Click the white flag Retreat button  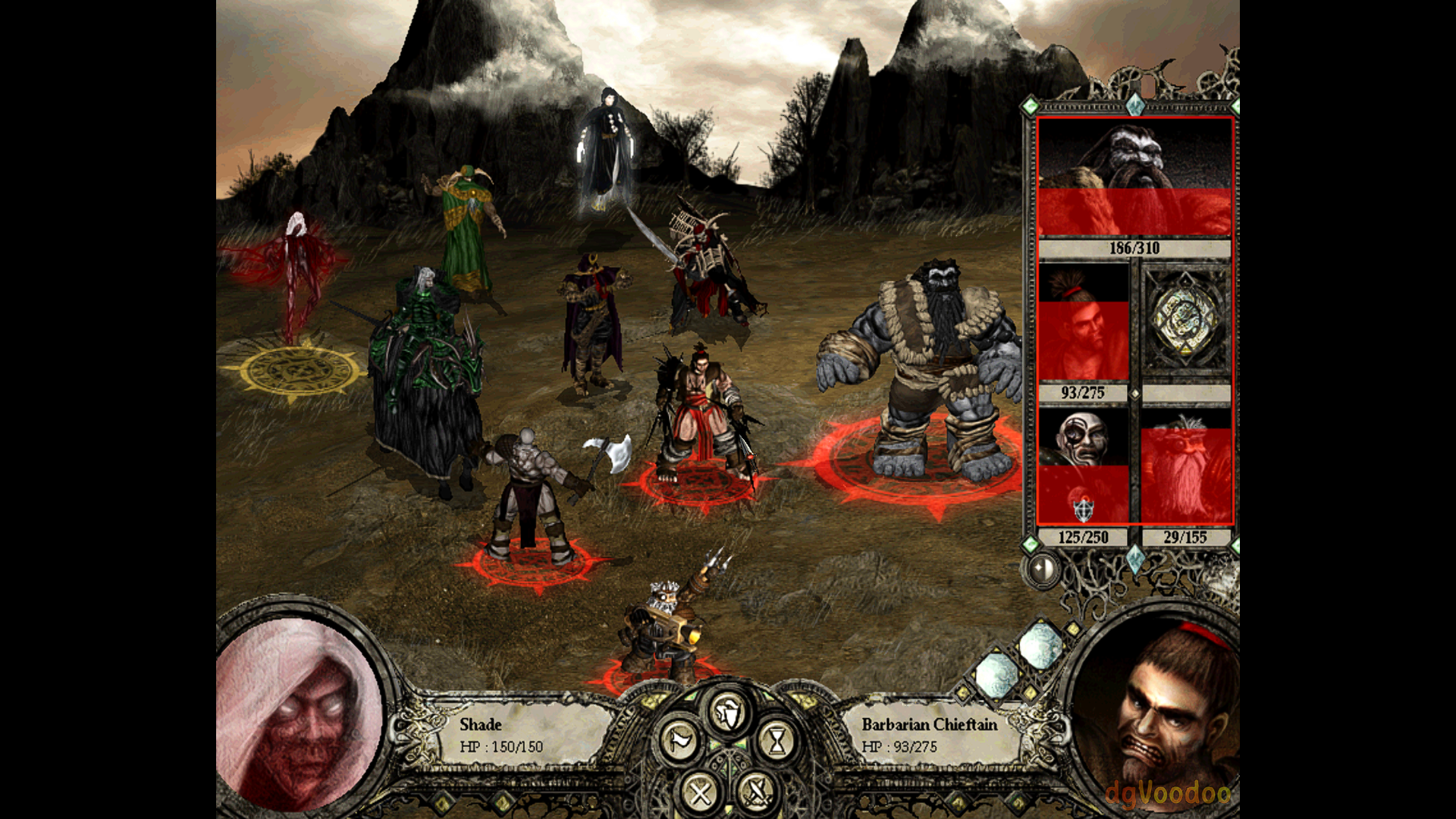tap(679, 741)
